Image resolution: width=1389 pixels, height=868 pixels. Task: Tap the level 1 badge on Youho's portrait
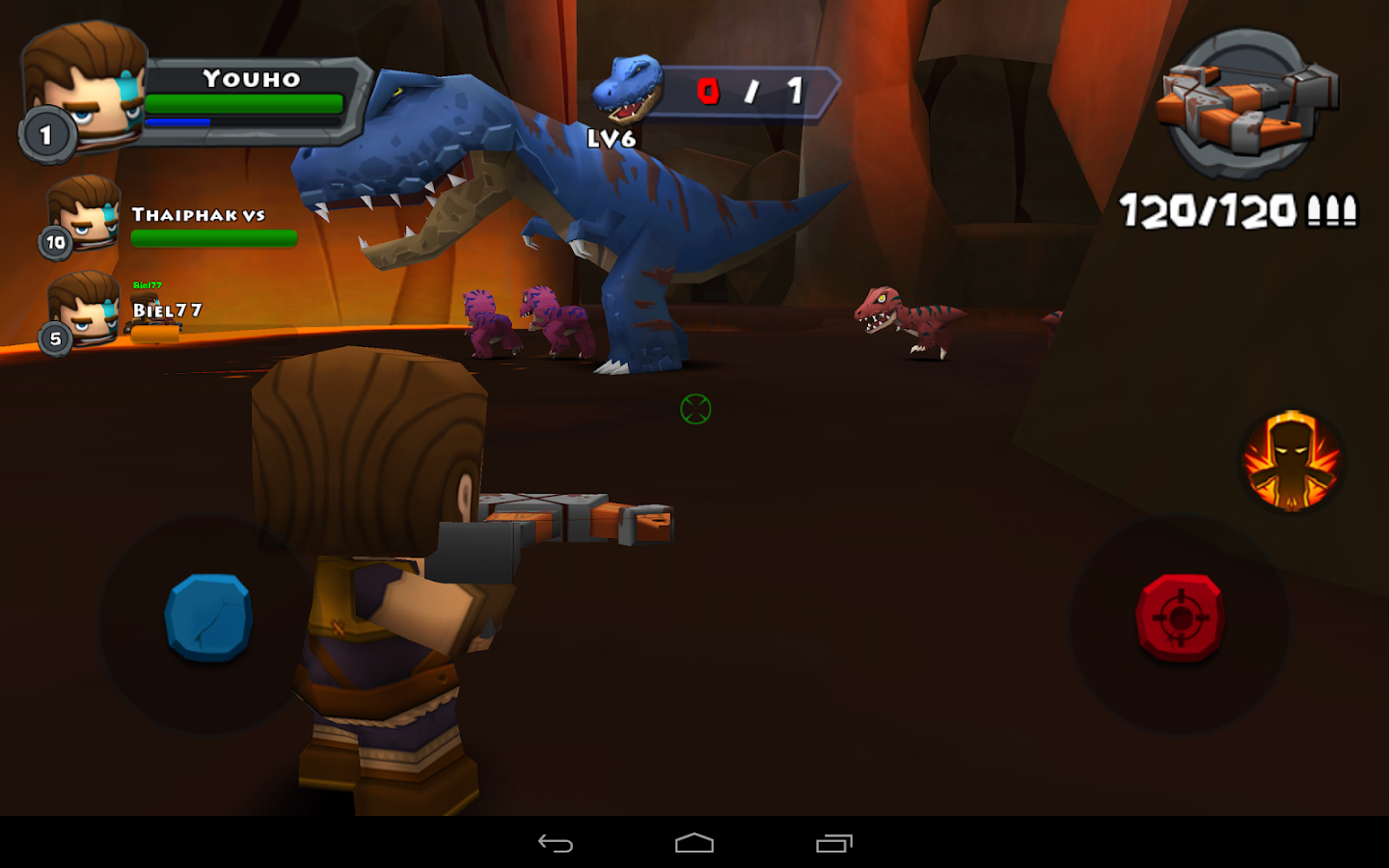[45, 135]
